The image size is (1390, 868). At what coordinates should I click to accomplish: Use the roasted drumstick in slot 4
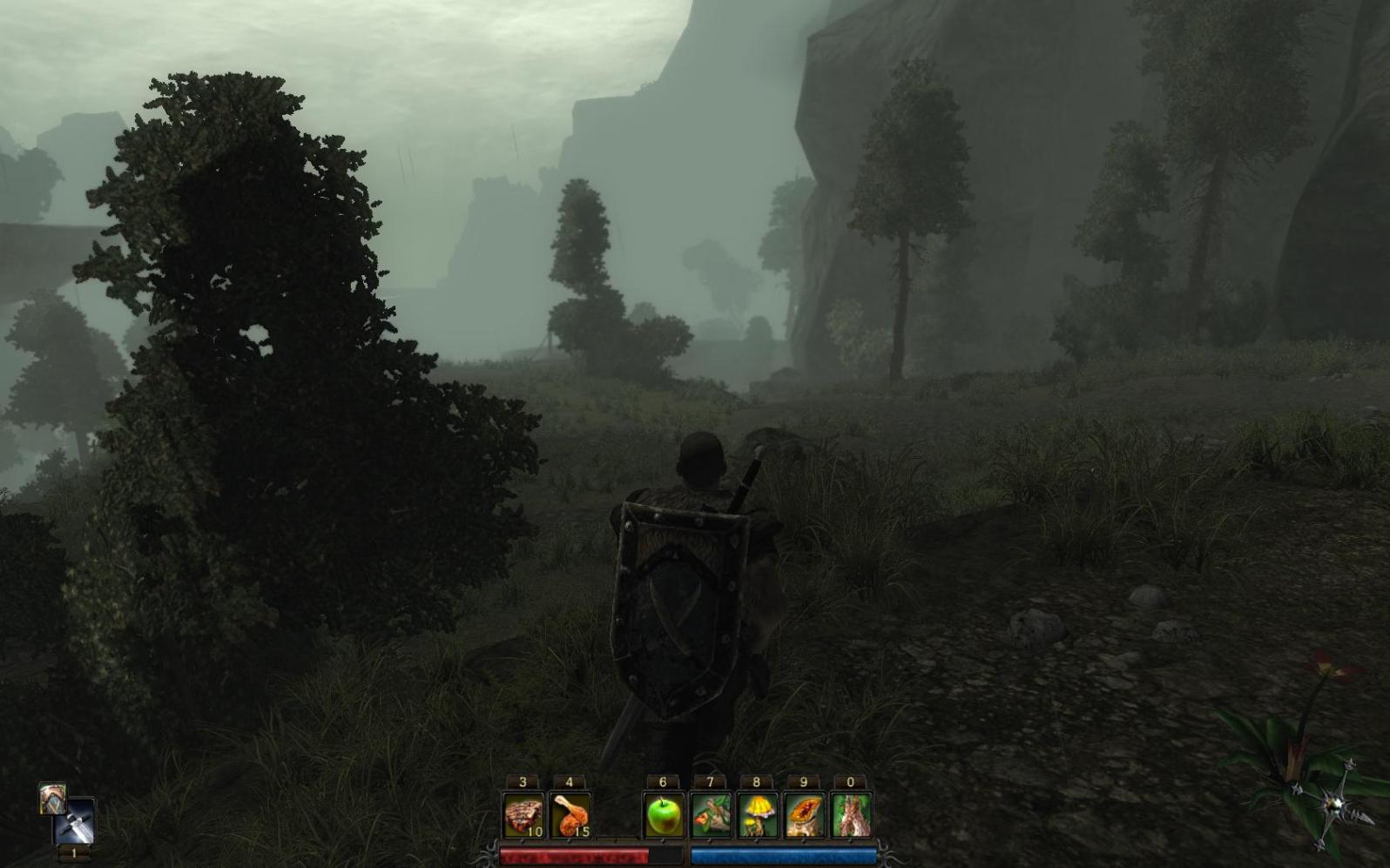[570, 816]
